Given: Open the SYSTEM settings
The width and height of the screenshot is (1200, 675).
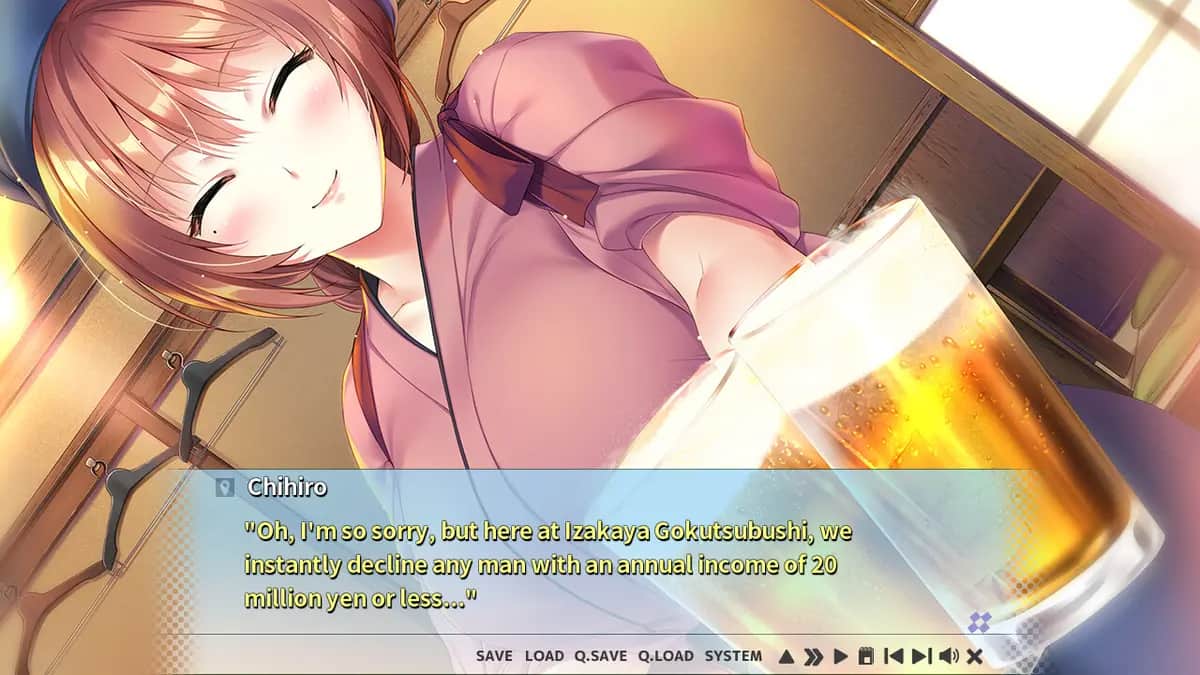Looking at the screenshot, I should [733, 656].
